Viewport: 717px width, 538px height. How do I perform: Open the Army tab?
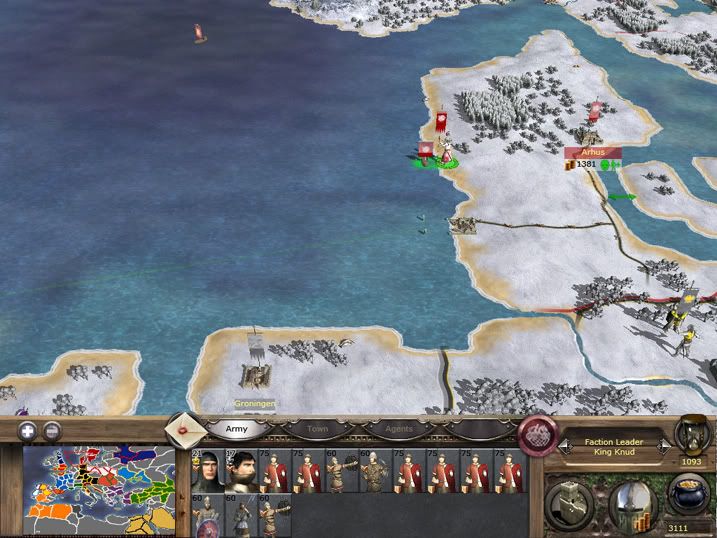click(x=237, y=429)
